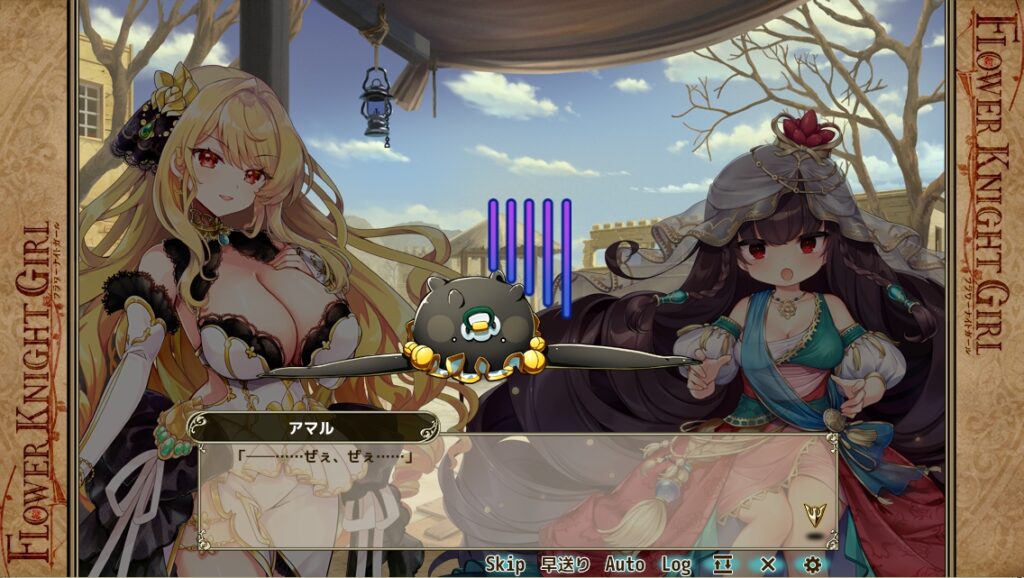
Task: Turn on Auto text advance
Action: (624, 565)
